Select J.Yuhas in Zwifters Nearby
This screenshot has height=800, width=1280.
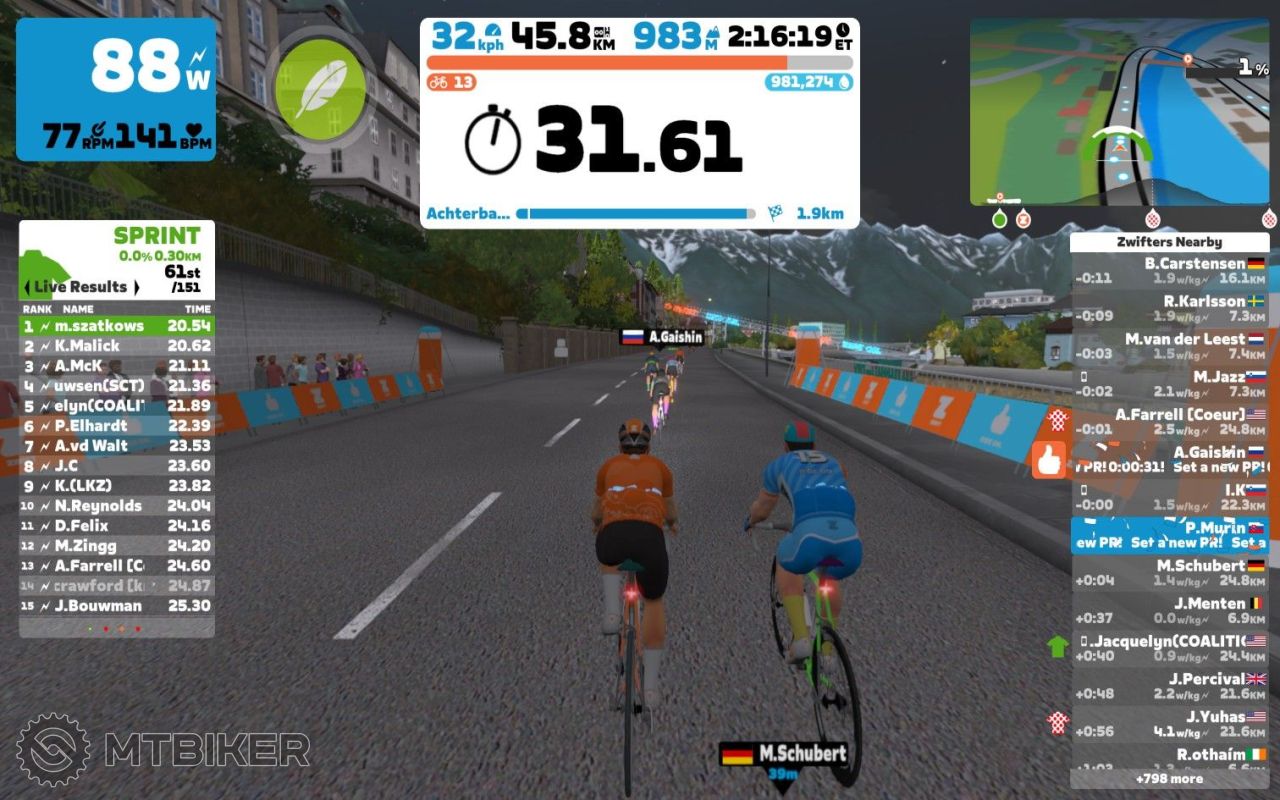(x=1170, y=723)
